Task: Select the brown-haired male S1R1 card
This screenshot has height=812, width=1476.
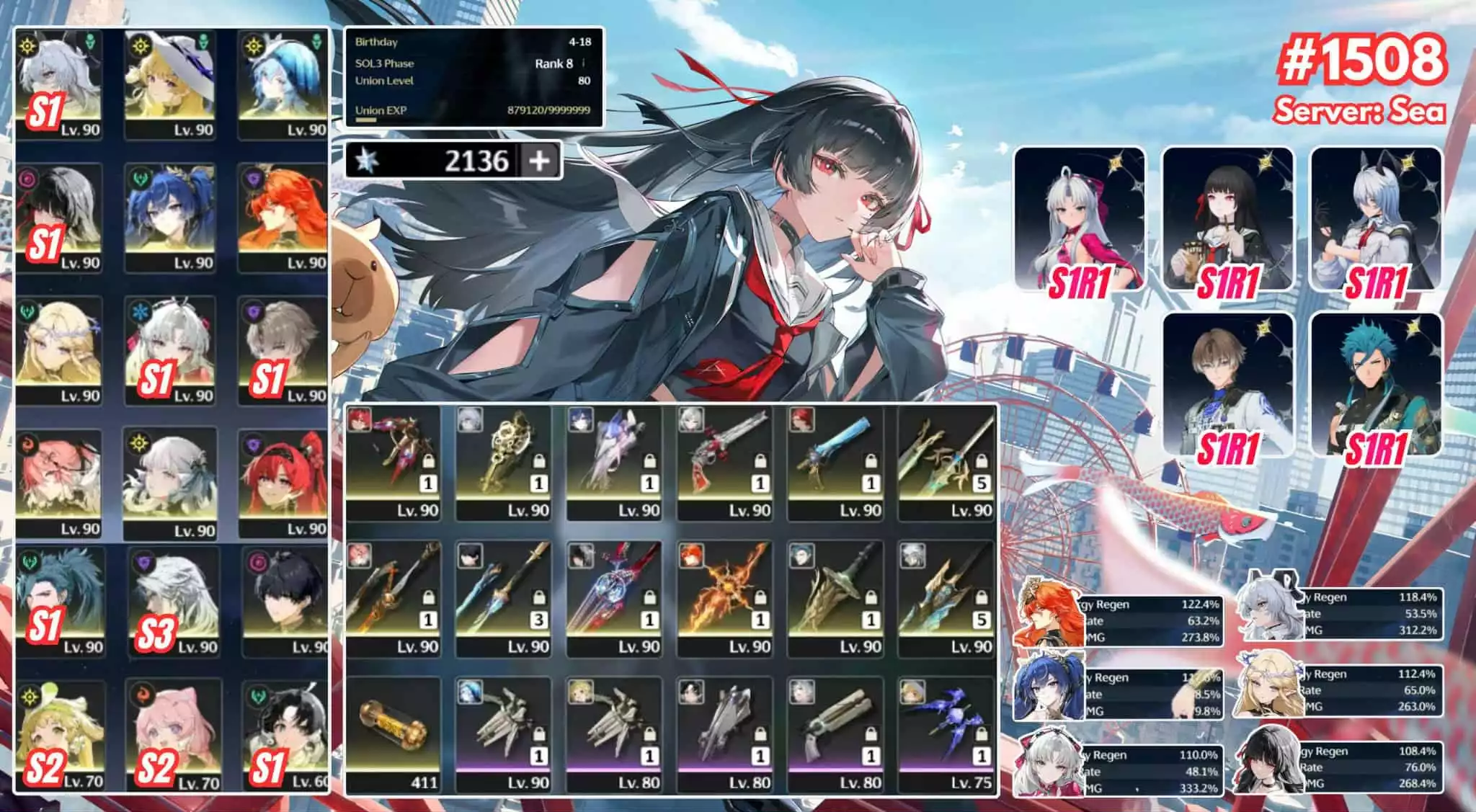Action: pyautogui.click(x=1228, y=385)
